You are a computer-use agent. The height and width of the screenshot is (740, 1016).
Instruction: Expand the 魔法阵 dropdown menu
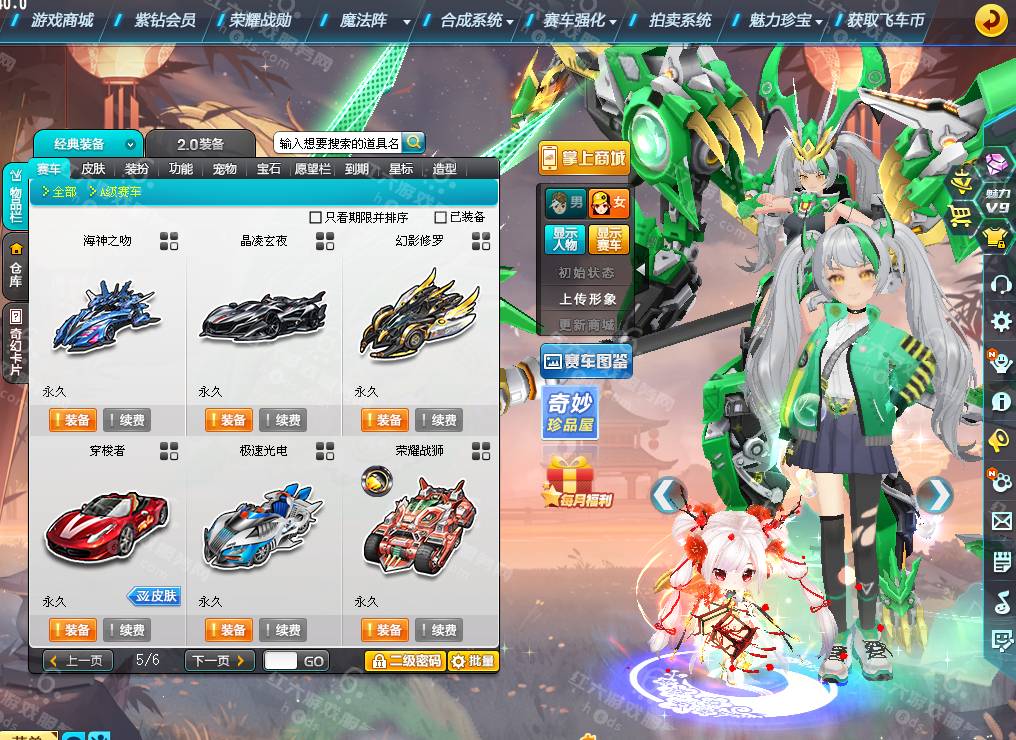(x=406, y=21)
